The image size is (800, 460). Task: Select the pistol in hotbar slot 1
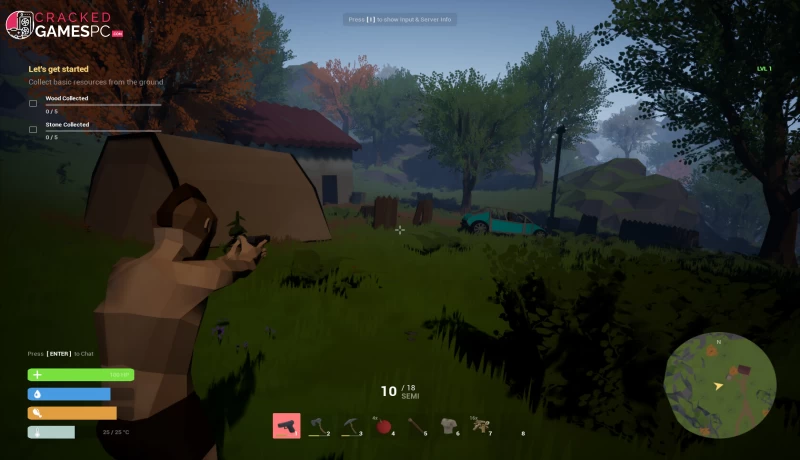pyautogui.click(x=286, y=426)
